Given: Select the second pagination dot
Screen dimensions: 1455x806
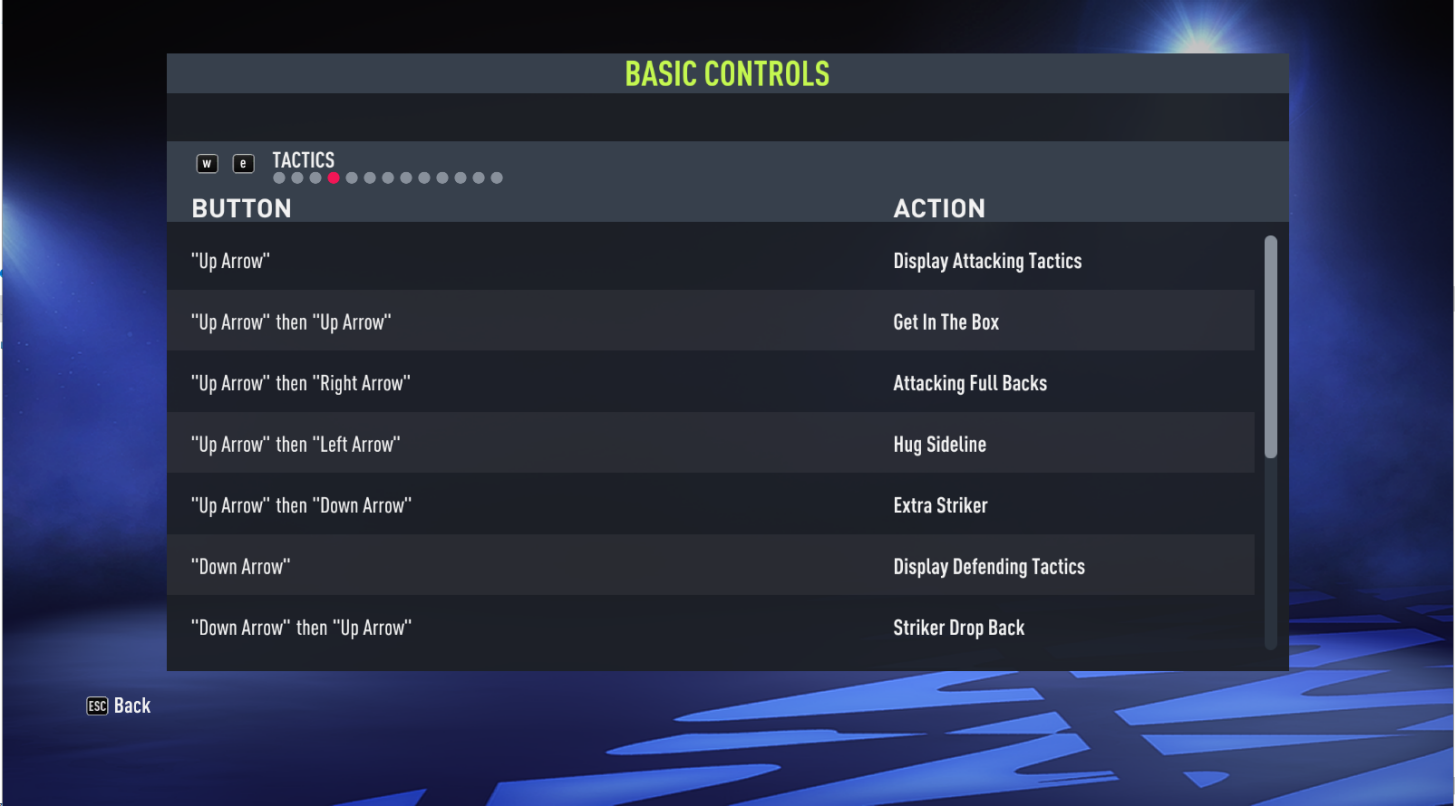Looking at the screenshot, I should [297, 177].
